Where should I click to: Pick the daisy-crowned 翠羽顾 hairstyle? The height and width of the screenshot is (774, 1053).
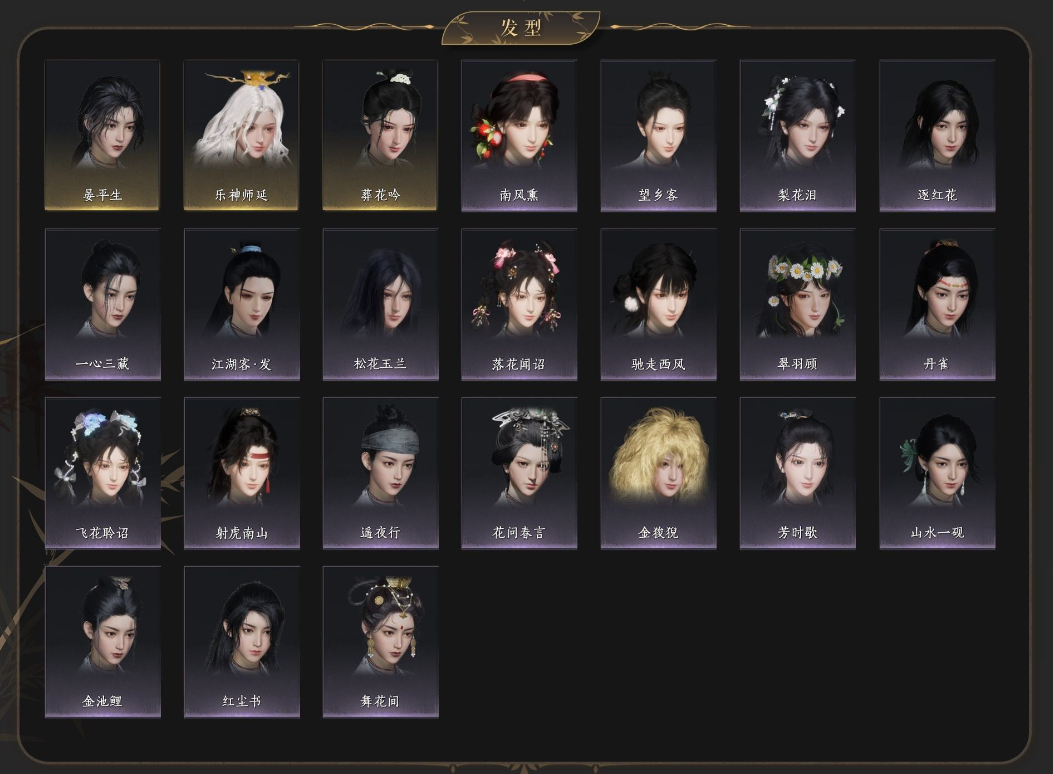pyautogui.click(x=797, y=304)
